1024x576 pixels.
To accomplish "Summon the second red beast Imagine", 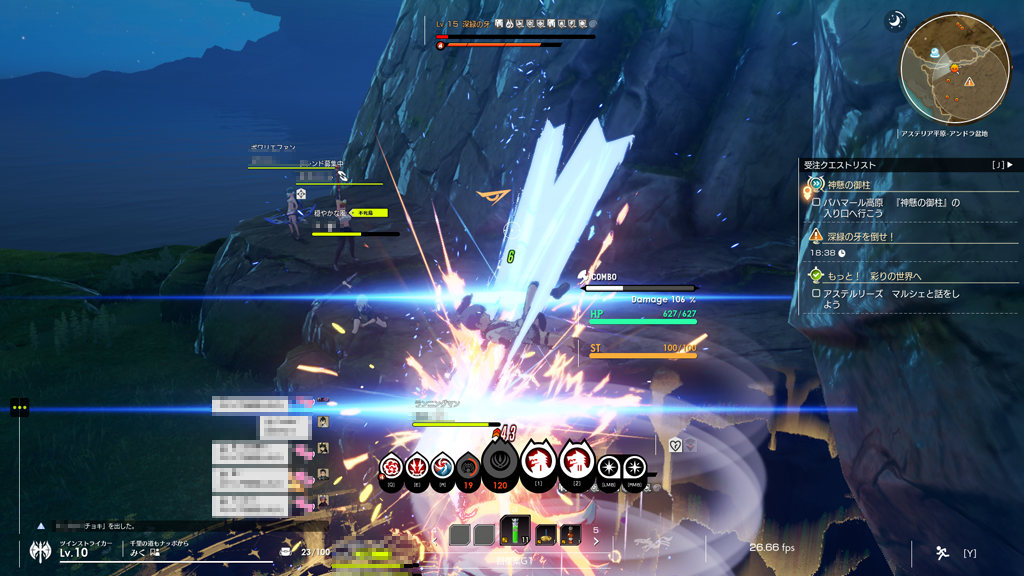I will 577,461.
